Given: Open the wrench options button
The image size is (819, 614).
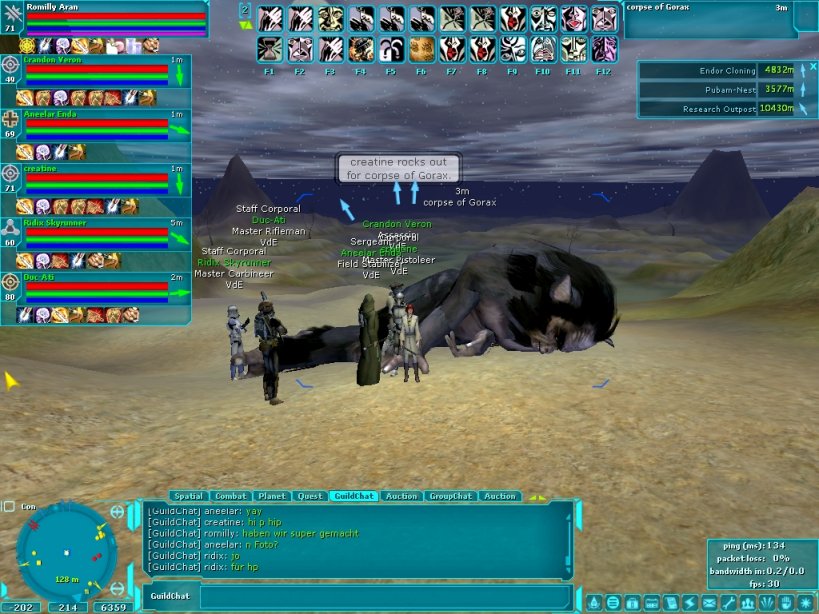Looking at the screenshot, I should point(728,603).
